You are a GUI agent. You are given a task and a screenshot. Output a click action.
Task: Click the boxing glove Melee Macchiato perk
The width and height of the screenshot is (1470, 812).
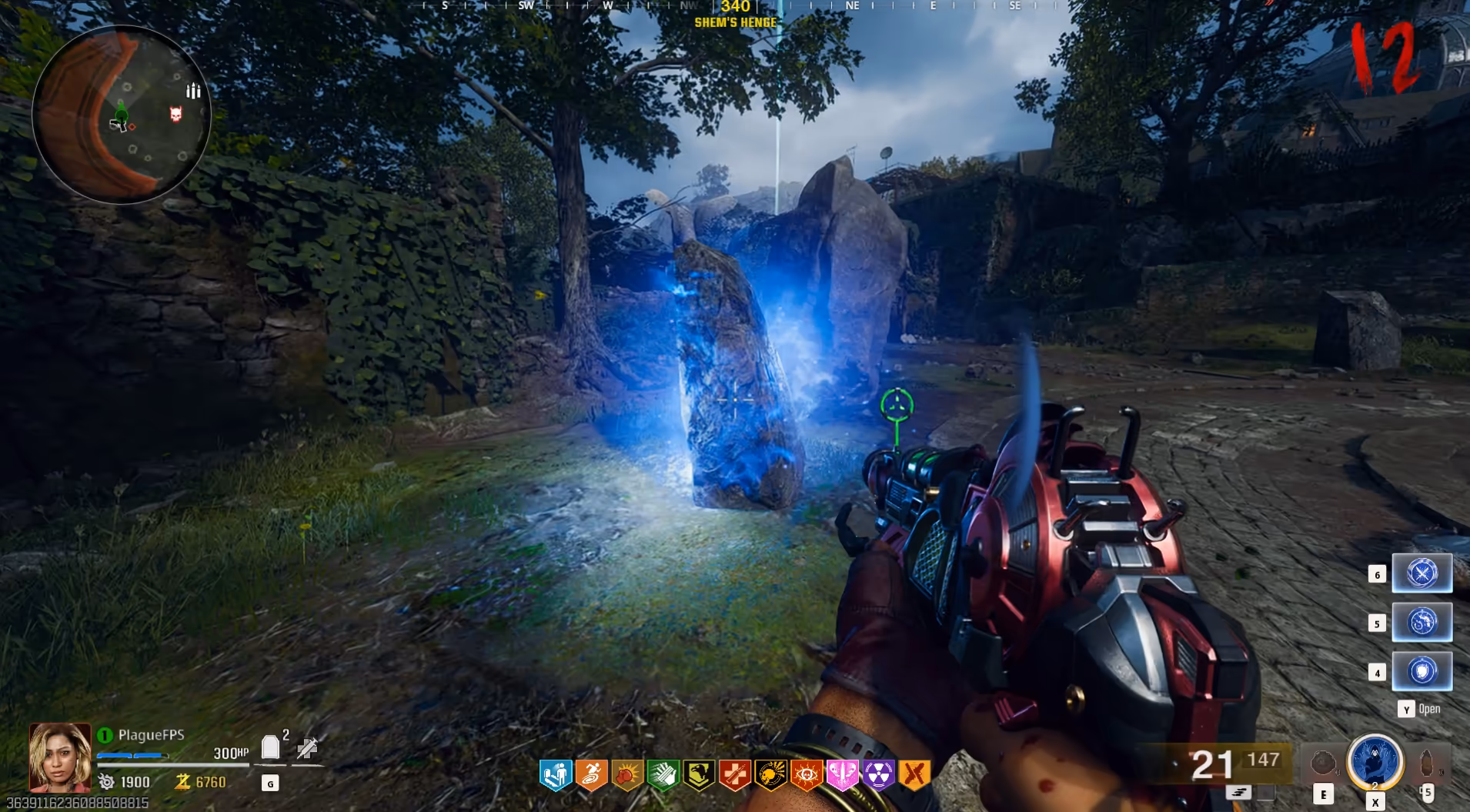click(627, 775)
